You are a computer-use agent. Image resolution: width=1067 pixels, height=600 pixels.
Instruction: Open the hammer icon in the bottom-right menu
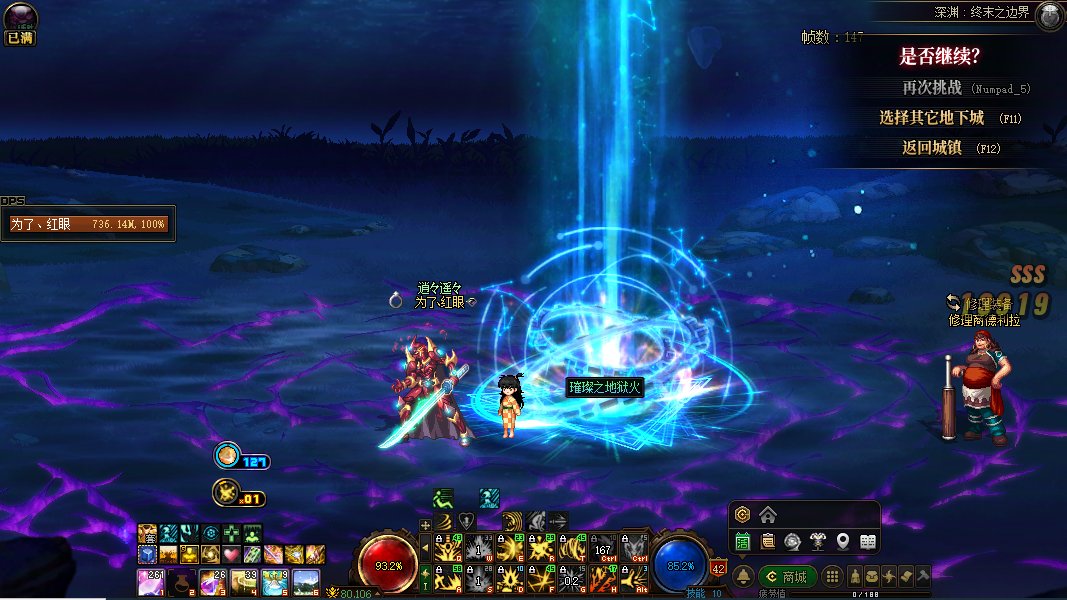point(923,577)
